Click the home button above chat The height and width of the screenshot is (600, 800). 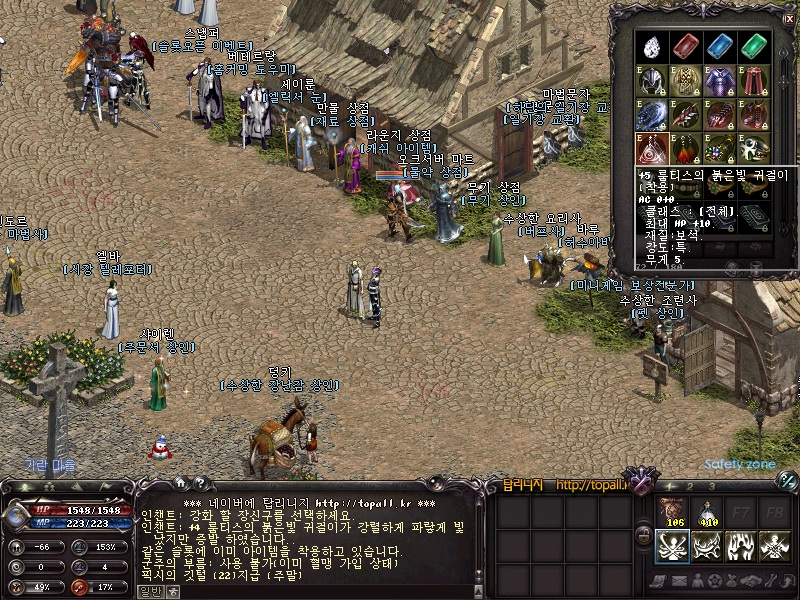pos(181,483)
